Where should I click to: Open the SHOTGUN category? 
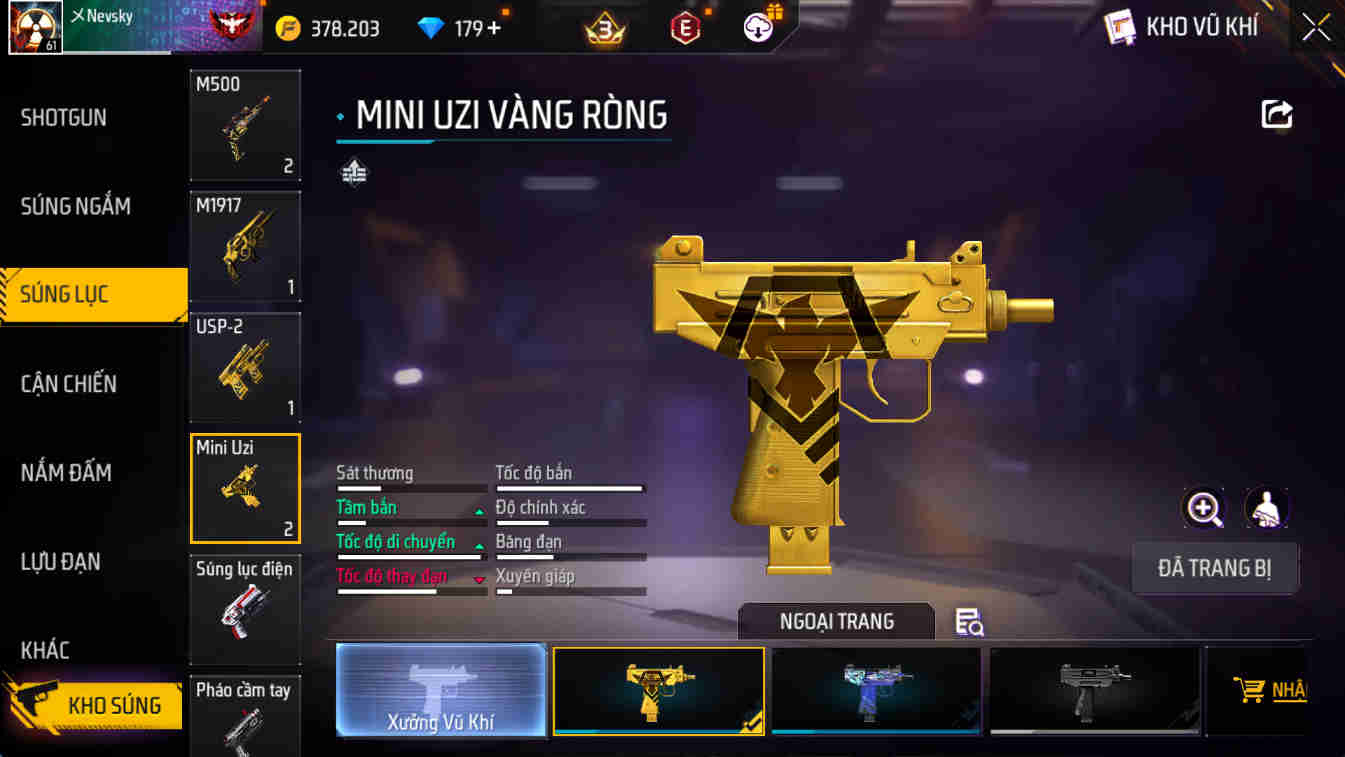click(62, 117)
